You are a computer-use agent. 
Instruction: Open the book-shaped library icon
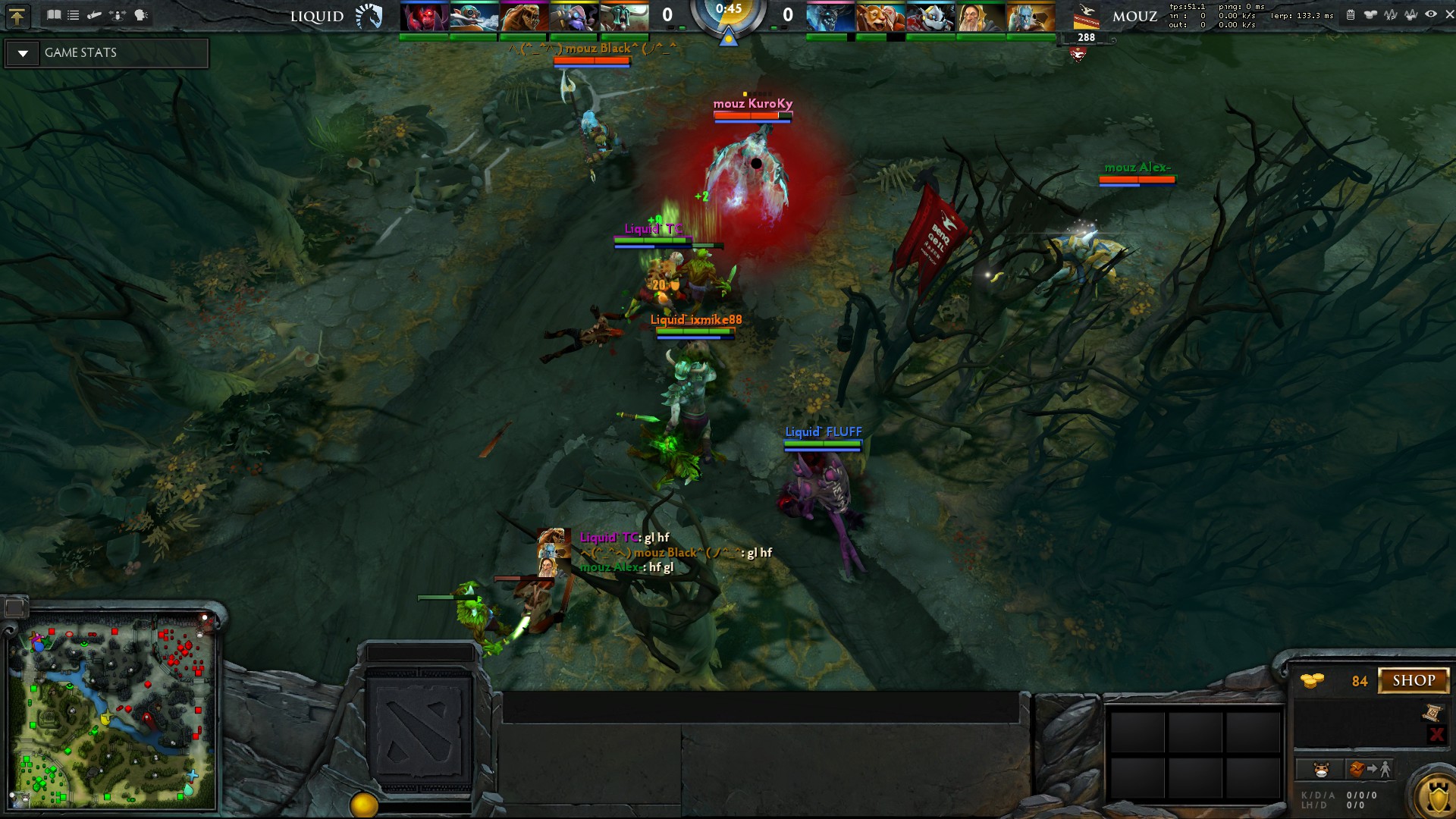point(54,15)
